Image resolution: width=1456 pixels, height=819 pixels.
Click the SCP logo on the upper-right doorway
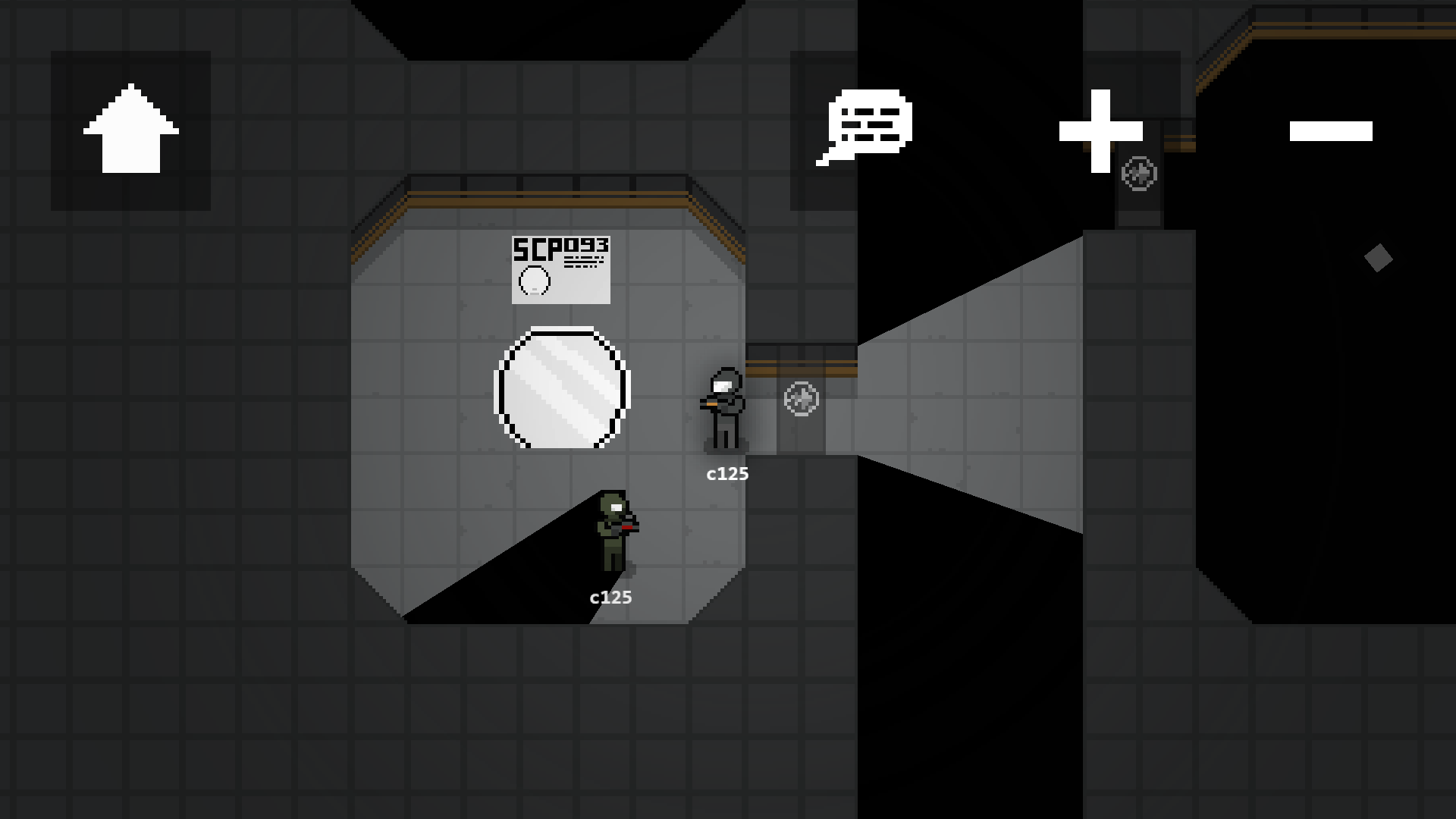(1138, 174)
